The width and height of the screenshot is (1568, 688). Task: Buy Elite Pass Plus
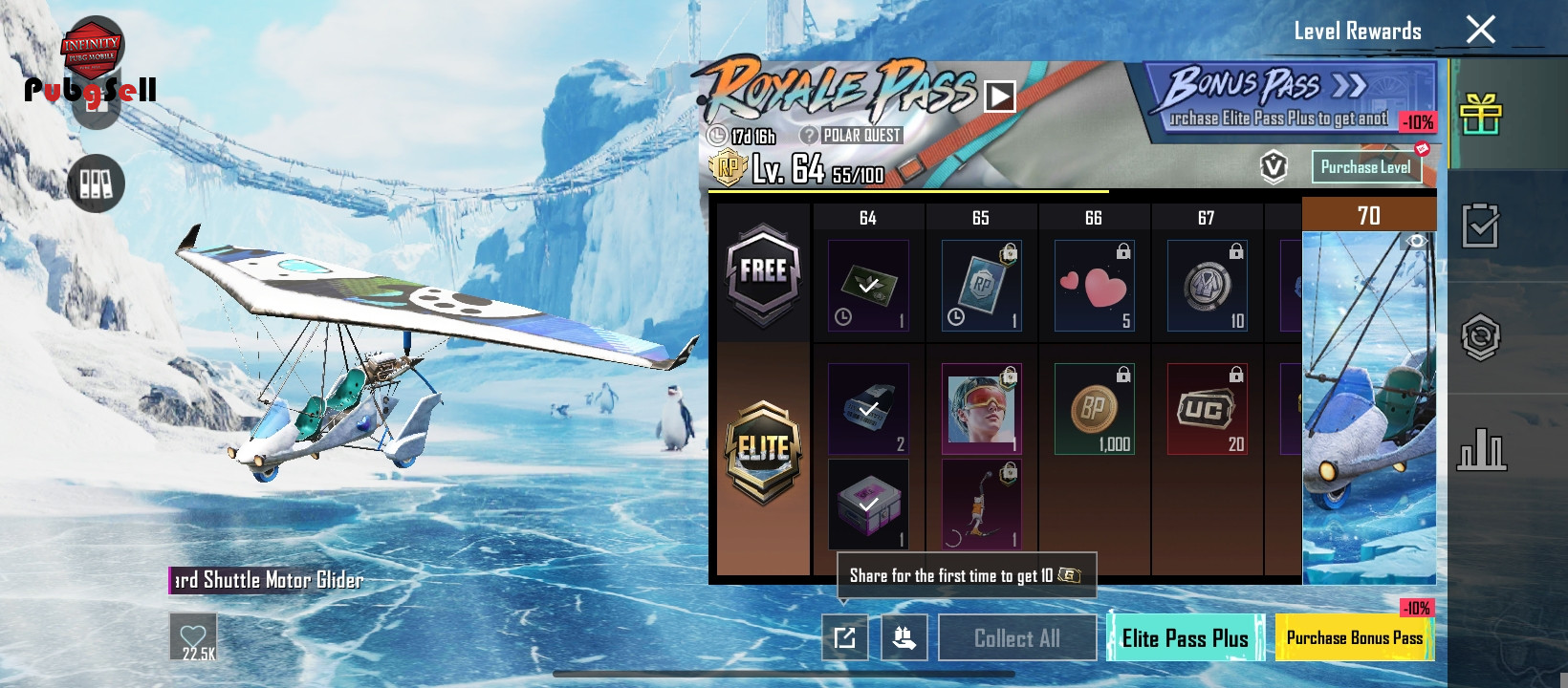point(1186,637)
